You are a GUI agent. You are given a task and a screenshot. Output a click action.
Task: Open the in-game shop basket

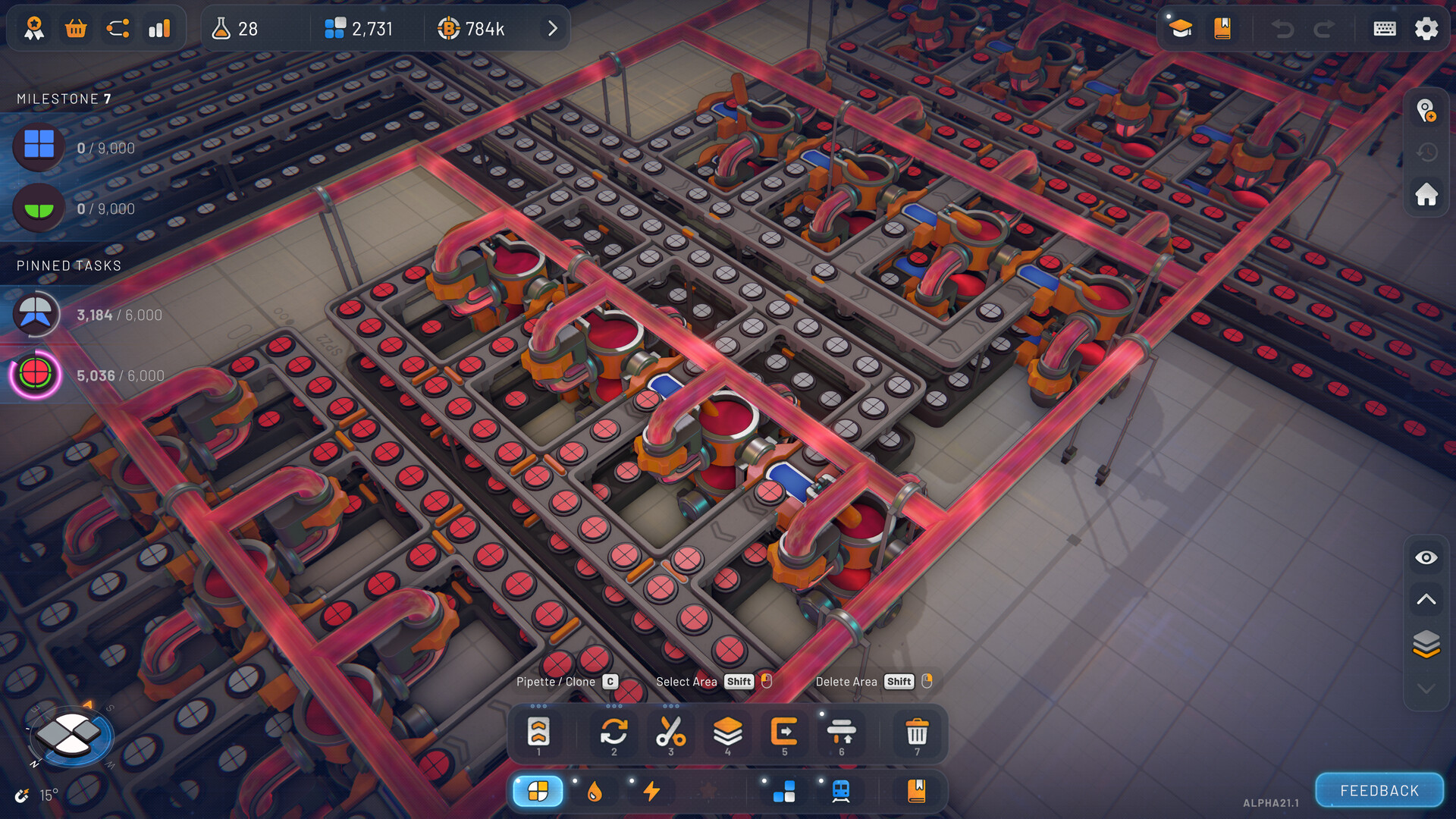pyautogui.click(x=76, y=28)
